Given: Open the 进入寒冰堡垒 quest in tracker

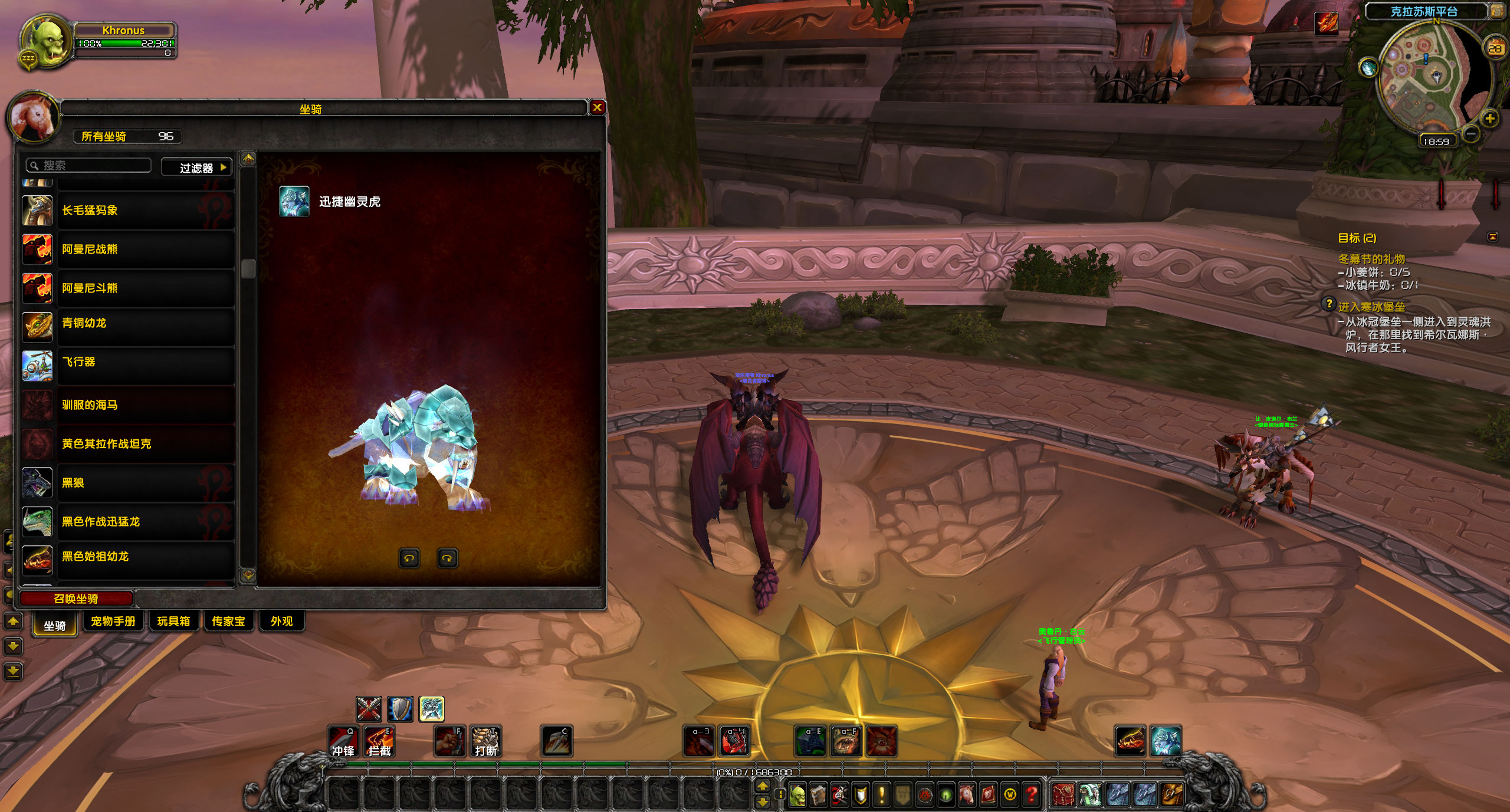Looking at the screenshot, I should 1371,307.
